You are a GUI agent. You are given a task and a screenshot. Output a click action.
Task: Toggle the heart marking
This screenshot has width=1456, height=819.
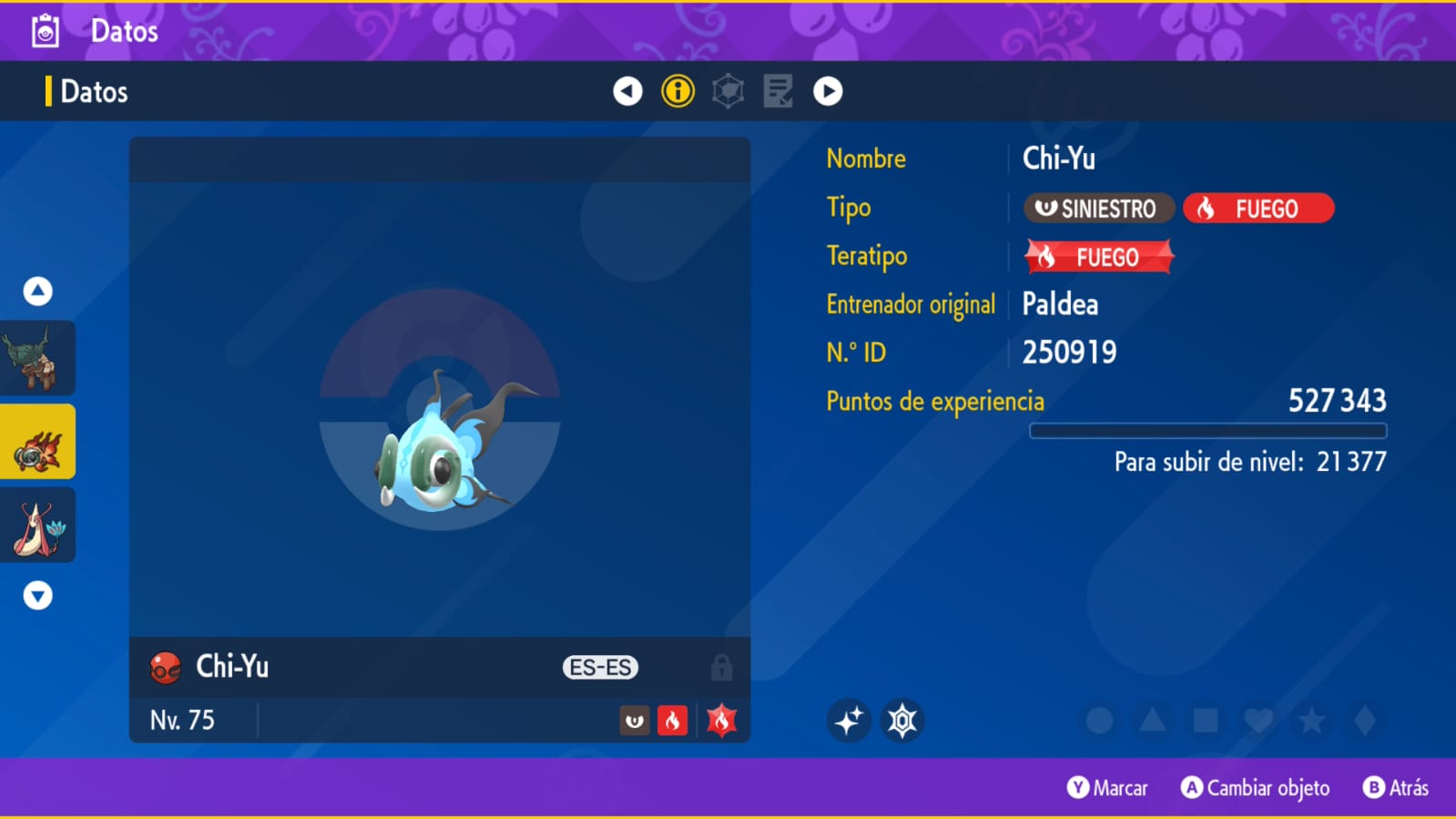[x=1258, y=721]
